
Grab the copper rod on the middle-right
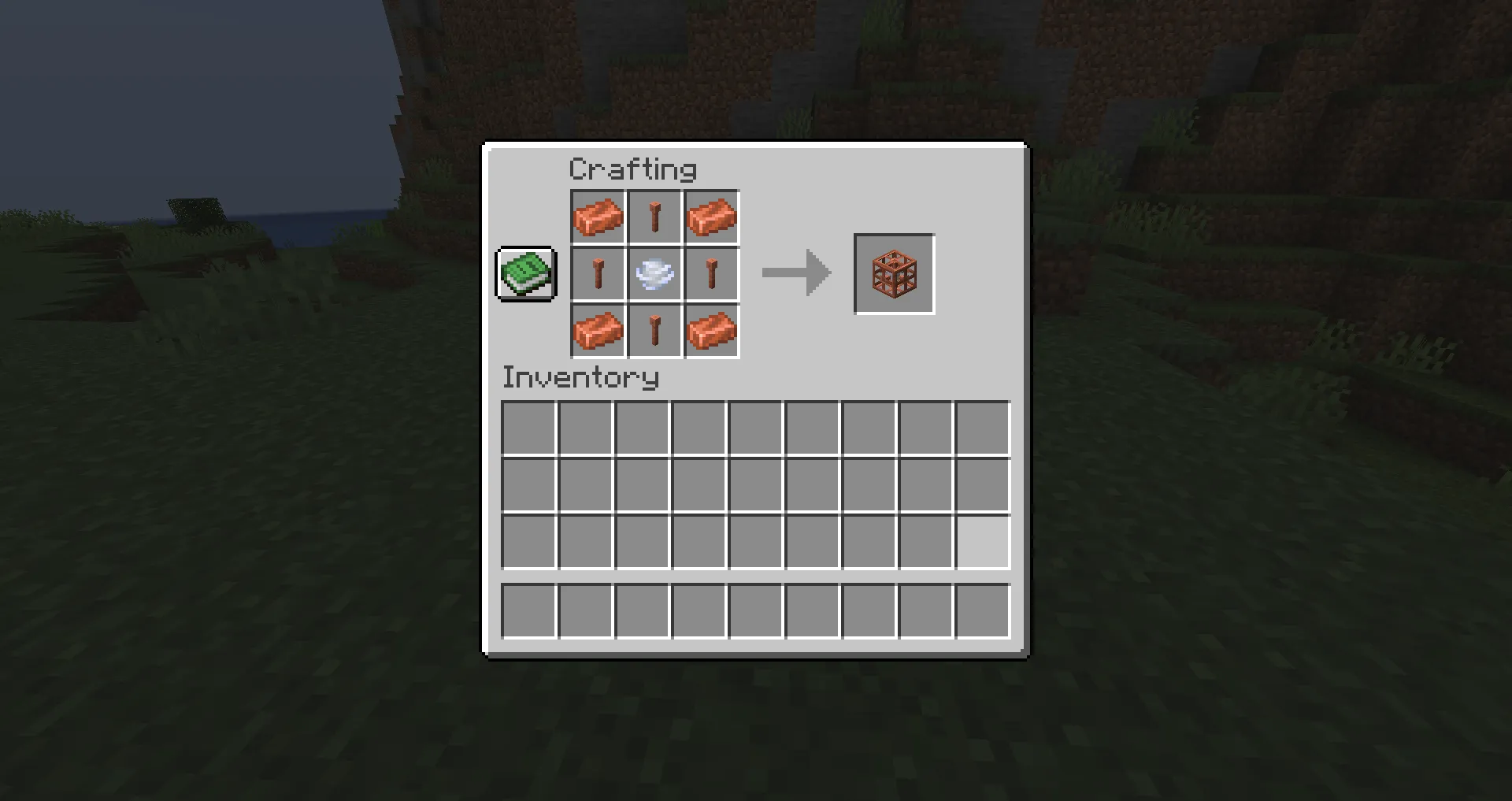pos(711,273)
